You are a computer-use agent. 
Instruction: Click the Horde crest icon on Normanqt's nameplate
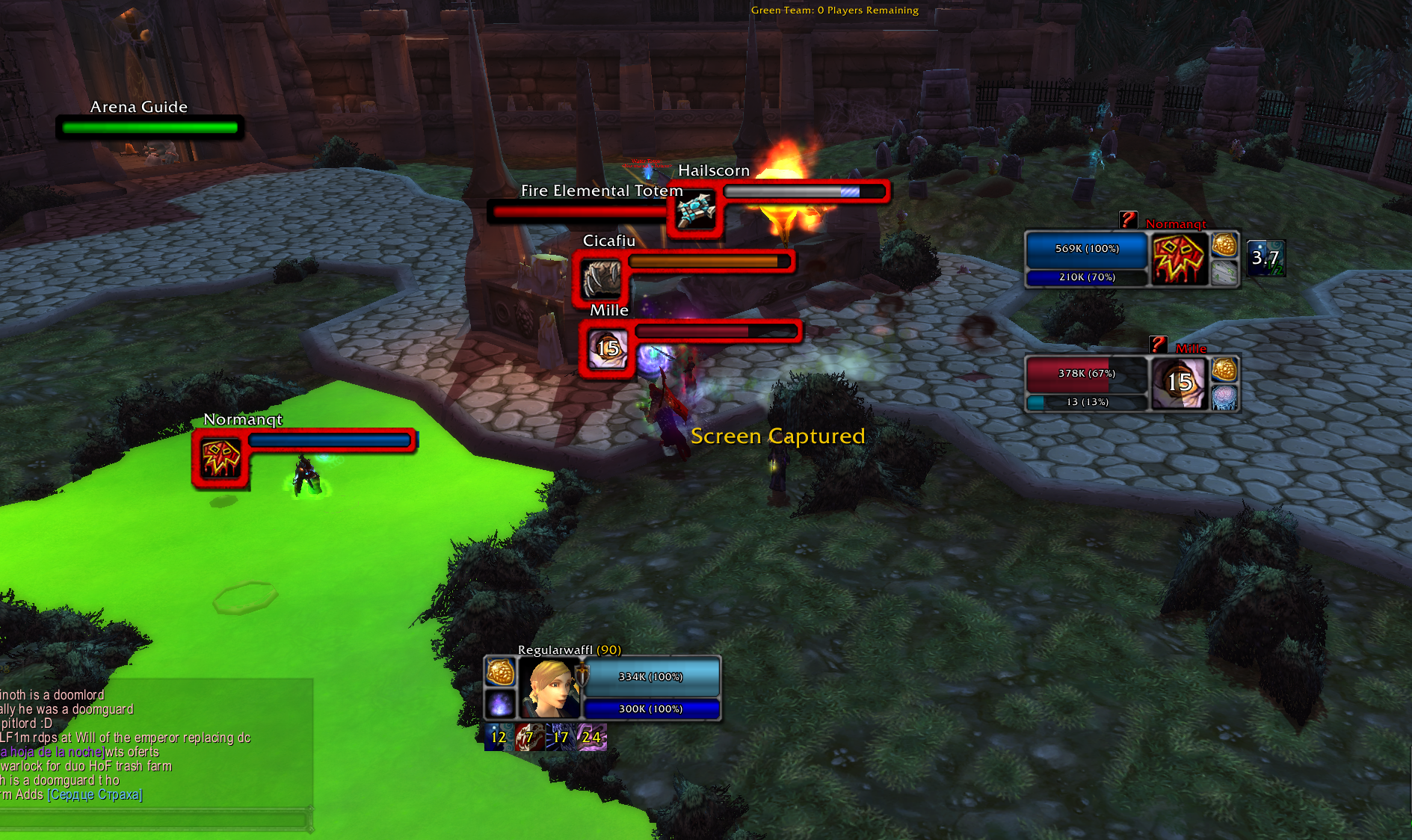221,456
